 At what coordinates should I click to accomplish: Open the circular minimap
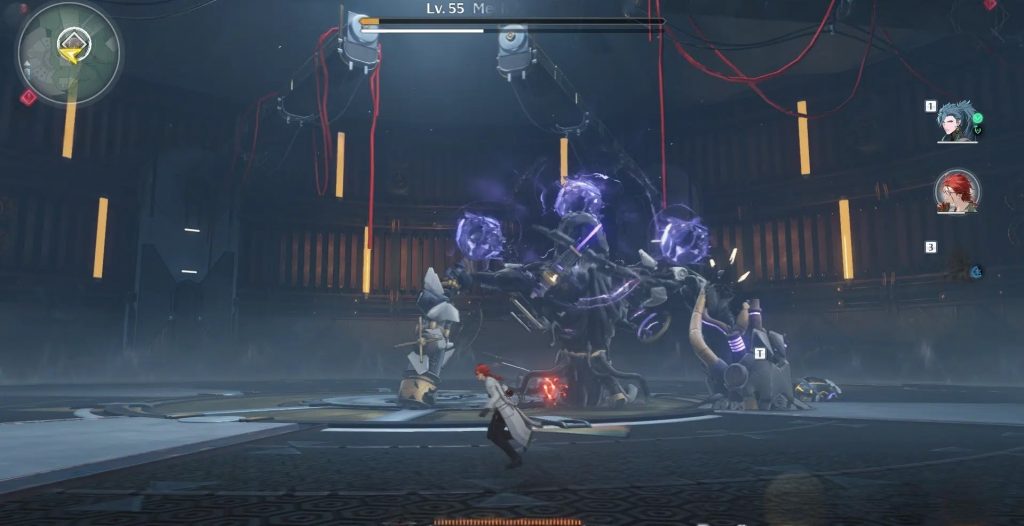(68, 53)
